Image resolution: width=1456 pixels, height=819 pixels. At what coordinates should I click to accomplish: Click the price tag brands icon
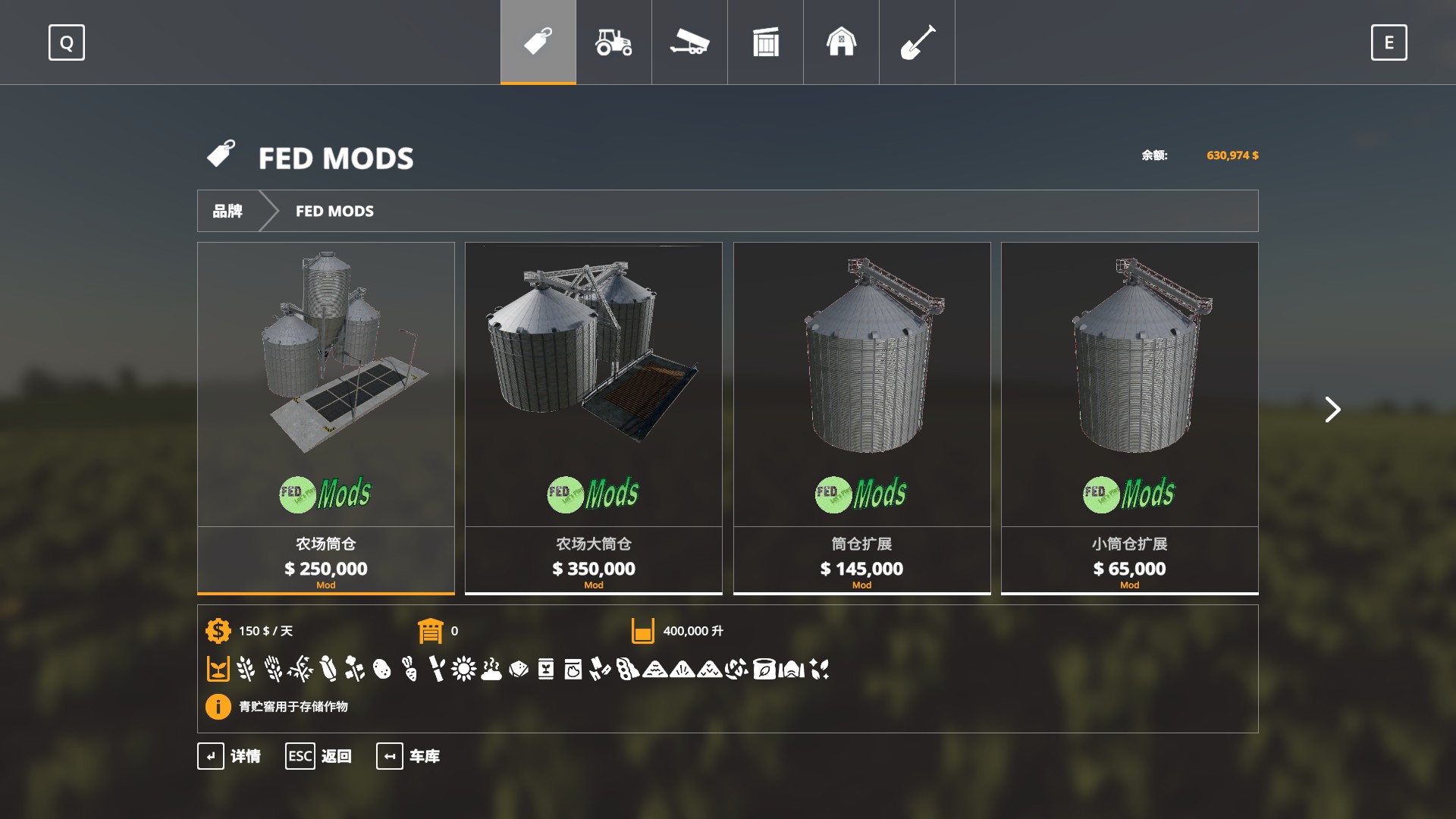(538, 43)
